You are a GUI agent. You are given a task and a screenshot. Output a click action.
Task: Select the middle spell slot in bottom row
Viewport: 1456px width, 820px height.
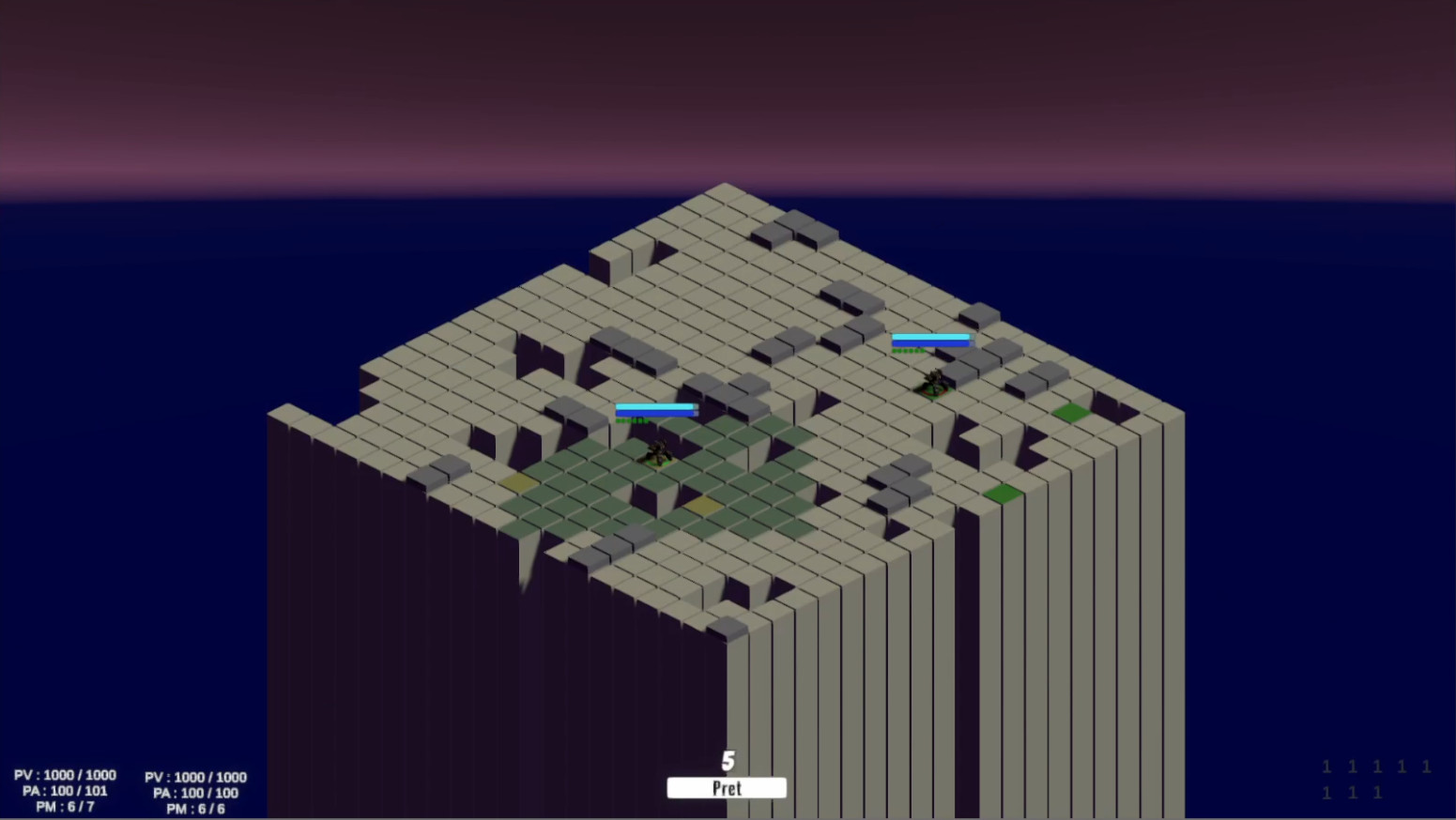click(1352, 793)
